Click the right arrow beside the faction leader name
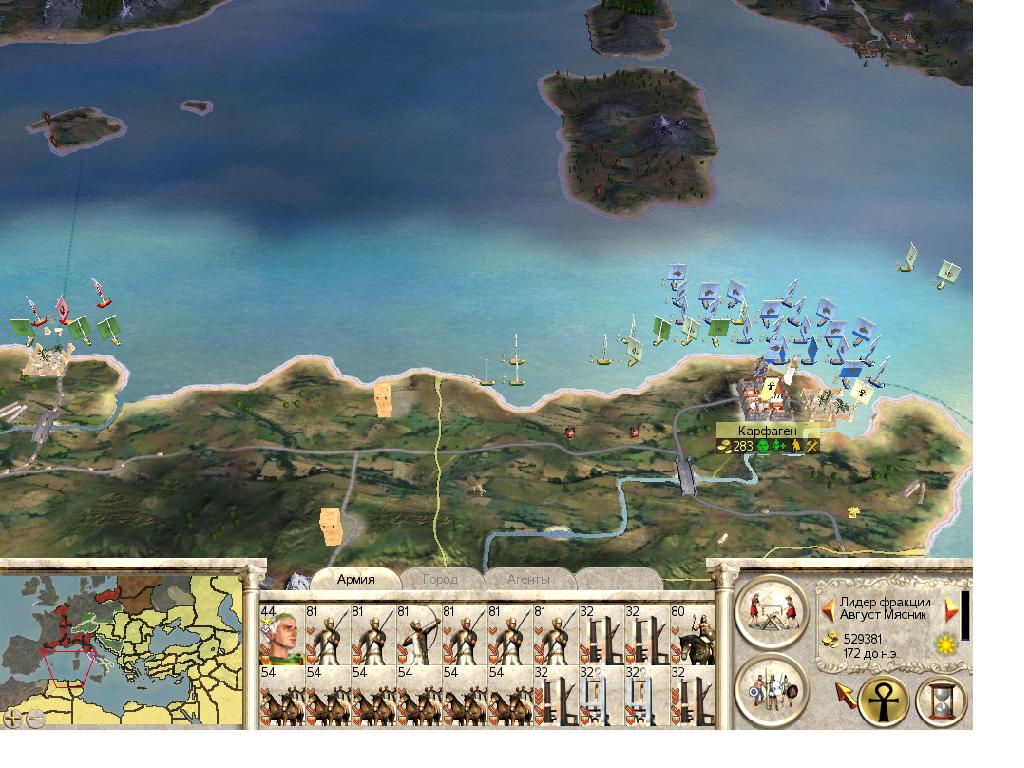The width and height of the screenshot is (1024, 768). coord(951,608)
